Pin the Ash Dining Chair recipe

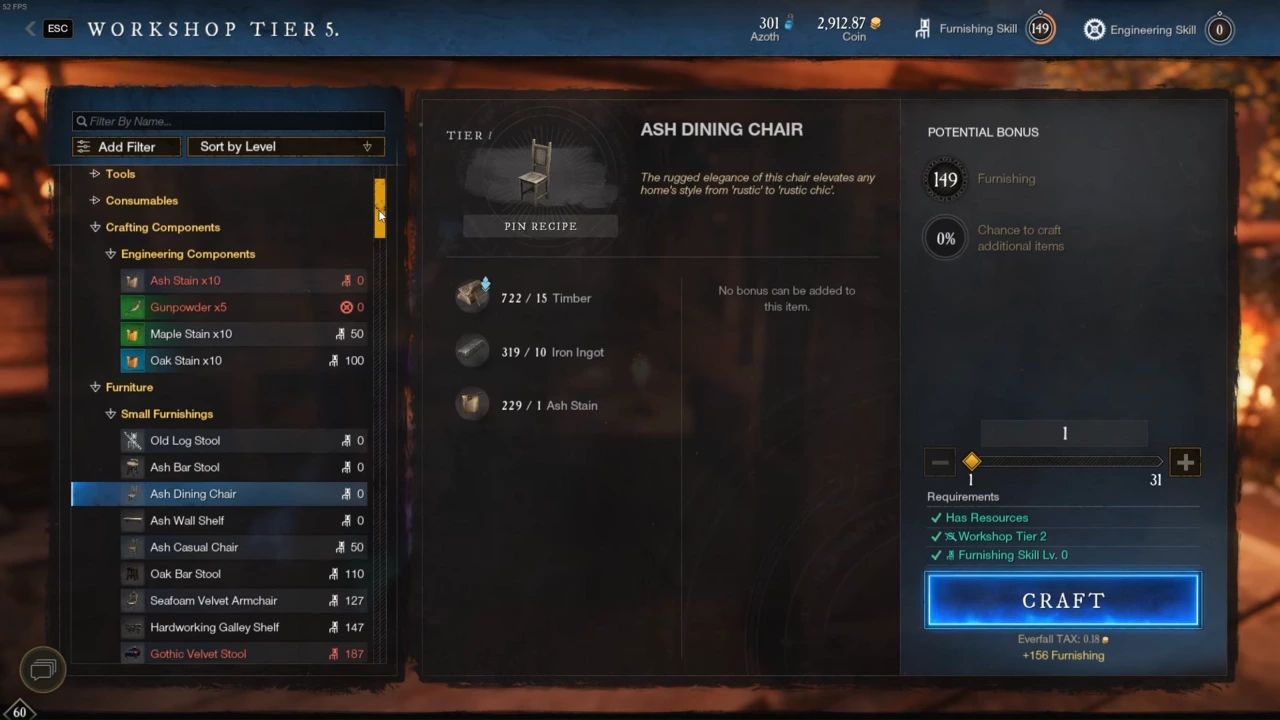tap(540, 226)
